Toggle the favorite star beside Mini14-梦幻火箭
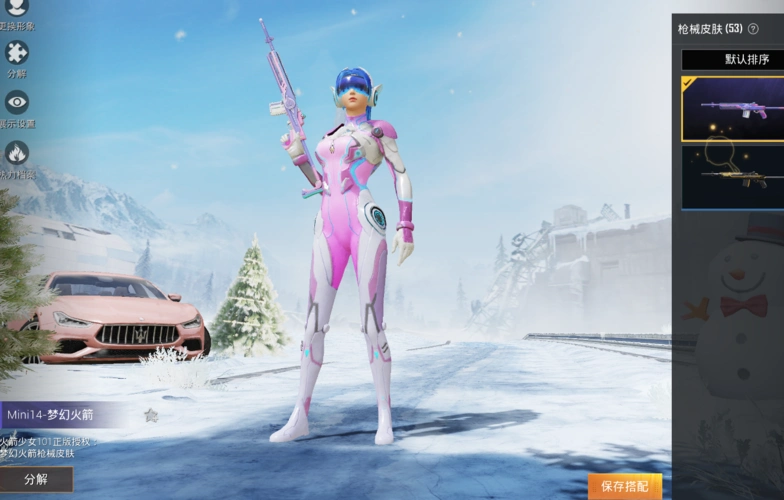This screenshot has height=500, width=784. (151, 415)
